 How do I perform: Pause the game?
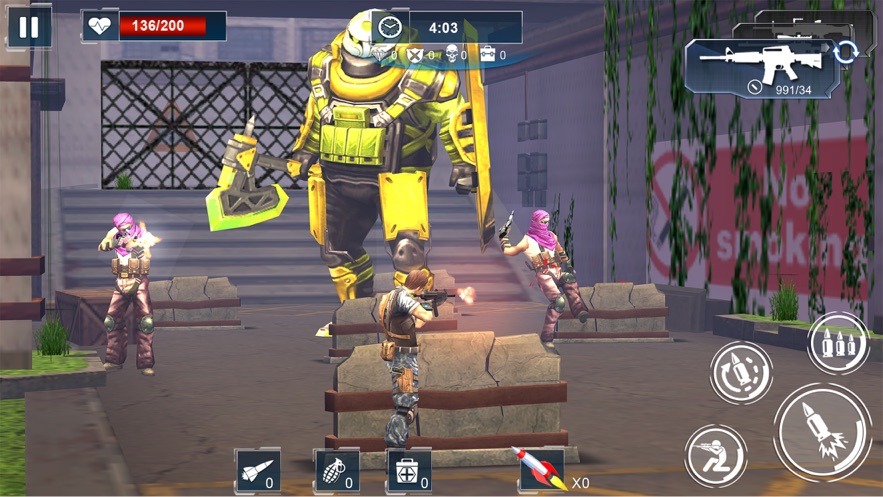pyautogui.click(x=29, y=27)
